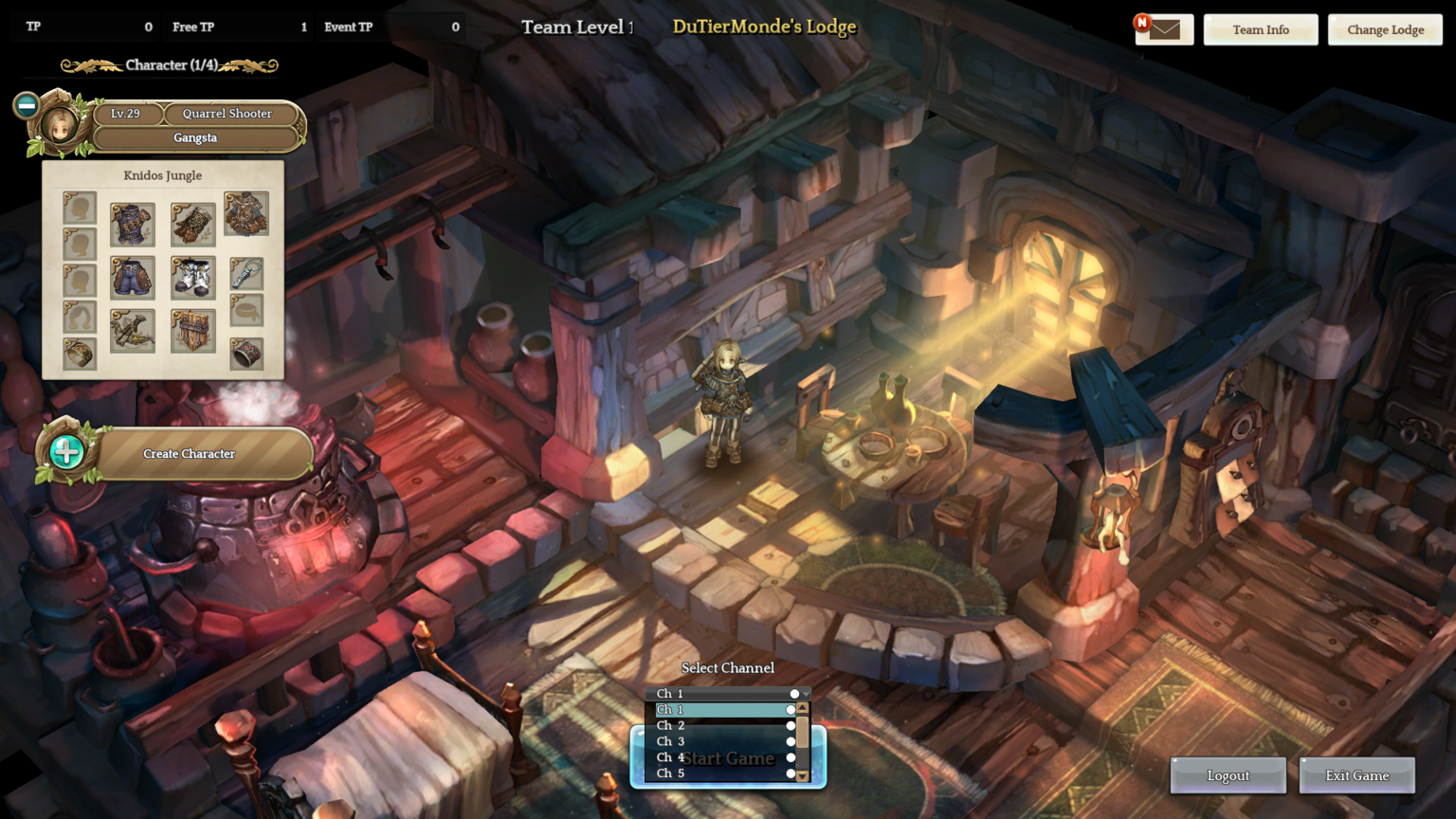
Task: Click the channel list scroll-down arrow
Action: click(803, 775)
